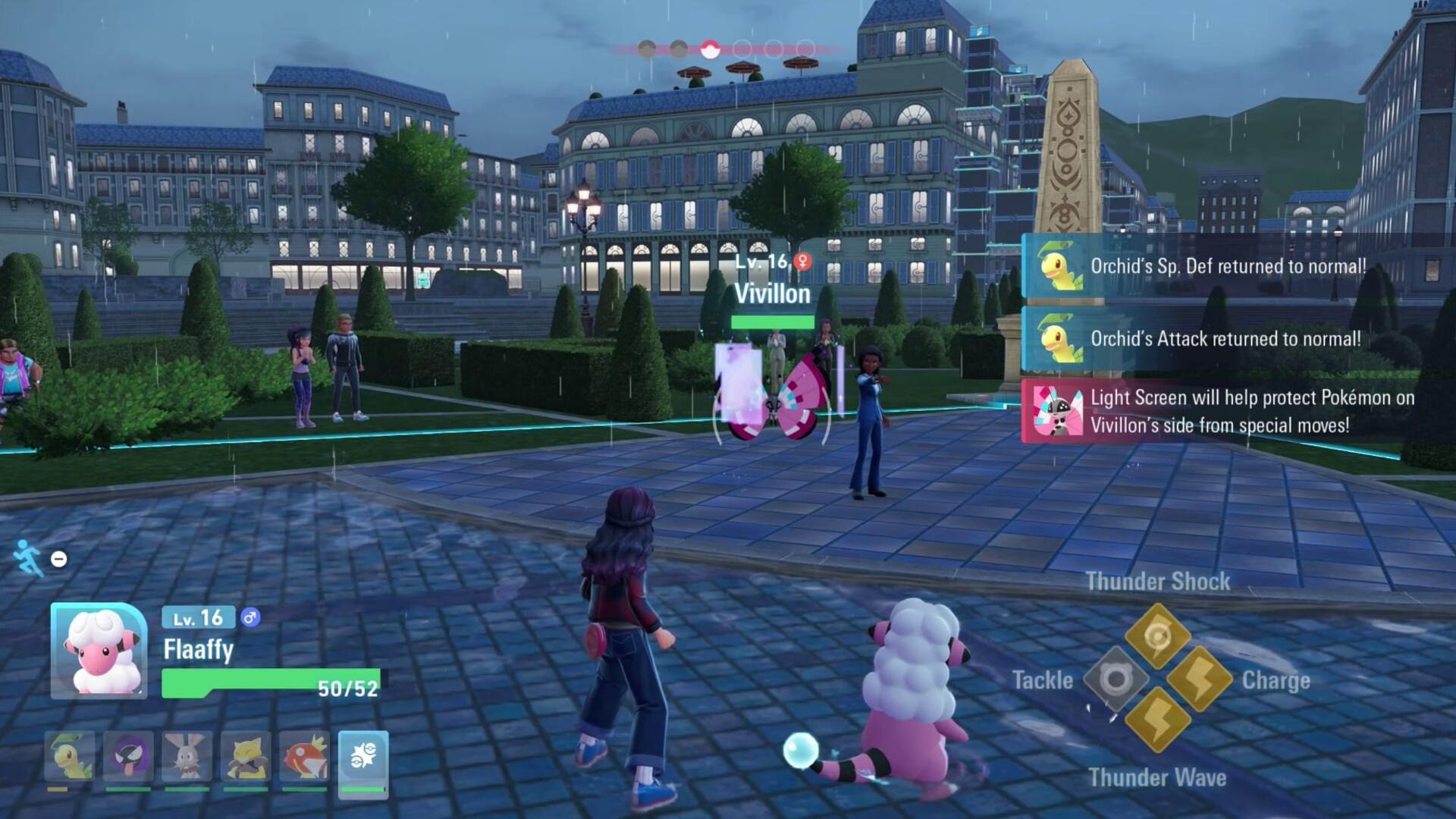Choose the Thunder Wave move
The width and height of the screenshot is (1456, 819).
coord(1157,720)
